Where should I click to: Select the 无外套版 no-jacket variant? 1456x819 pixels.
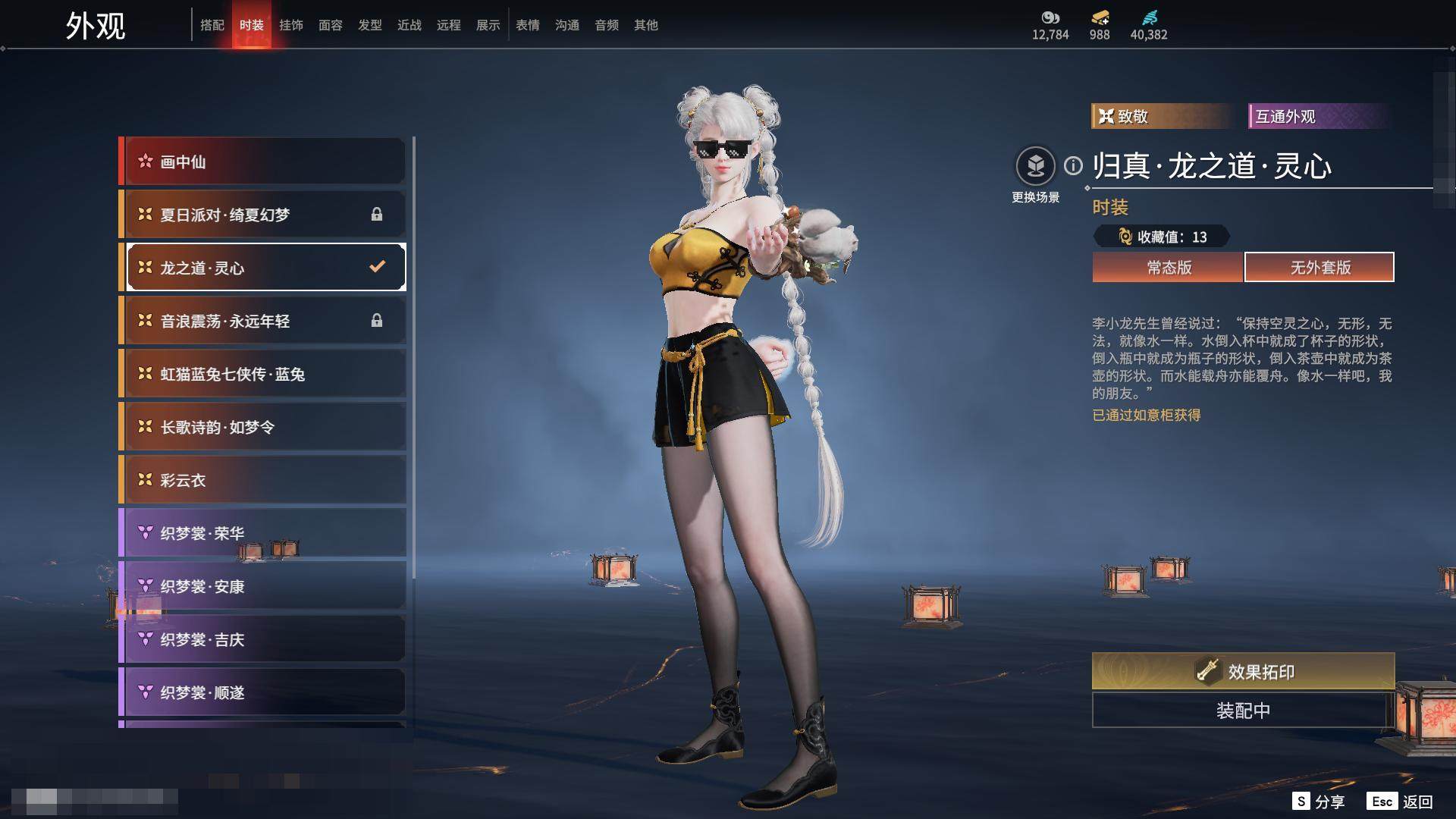[x=1319, y=268]
